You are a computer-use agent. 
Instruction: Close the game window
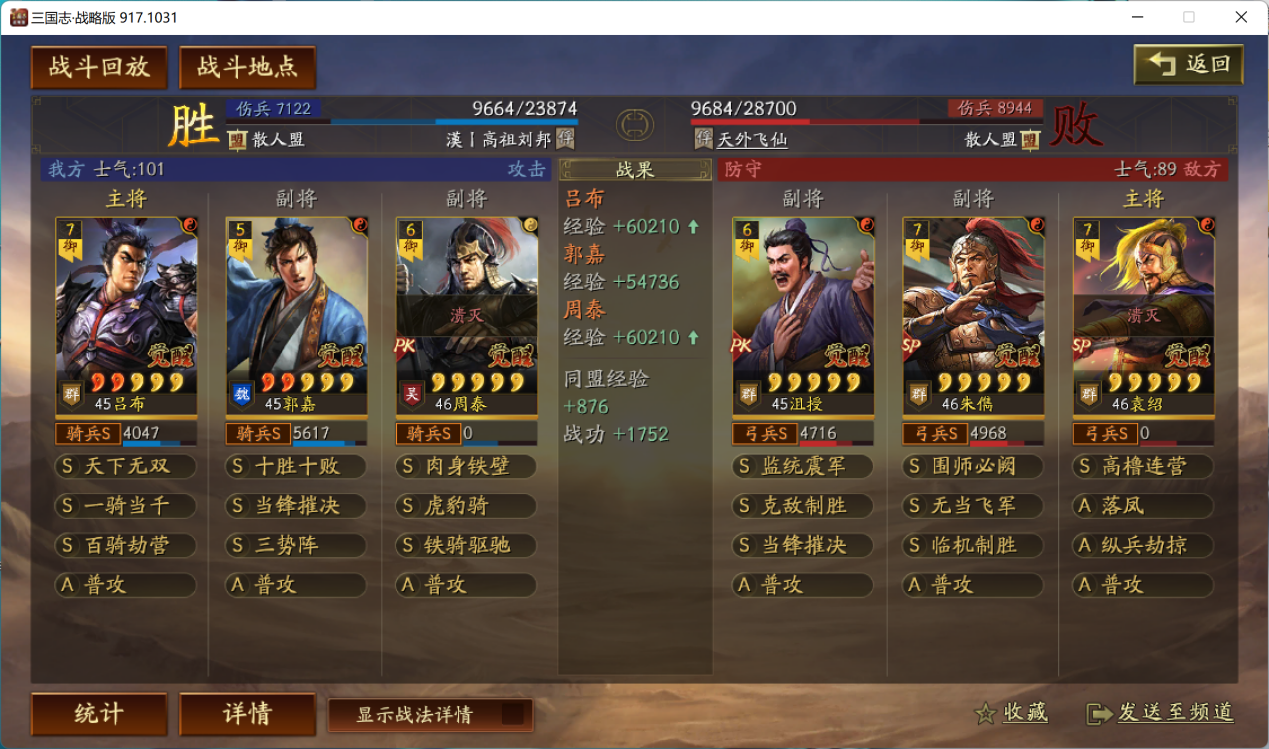click(x=1240, y=17)
